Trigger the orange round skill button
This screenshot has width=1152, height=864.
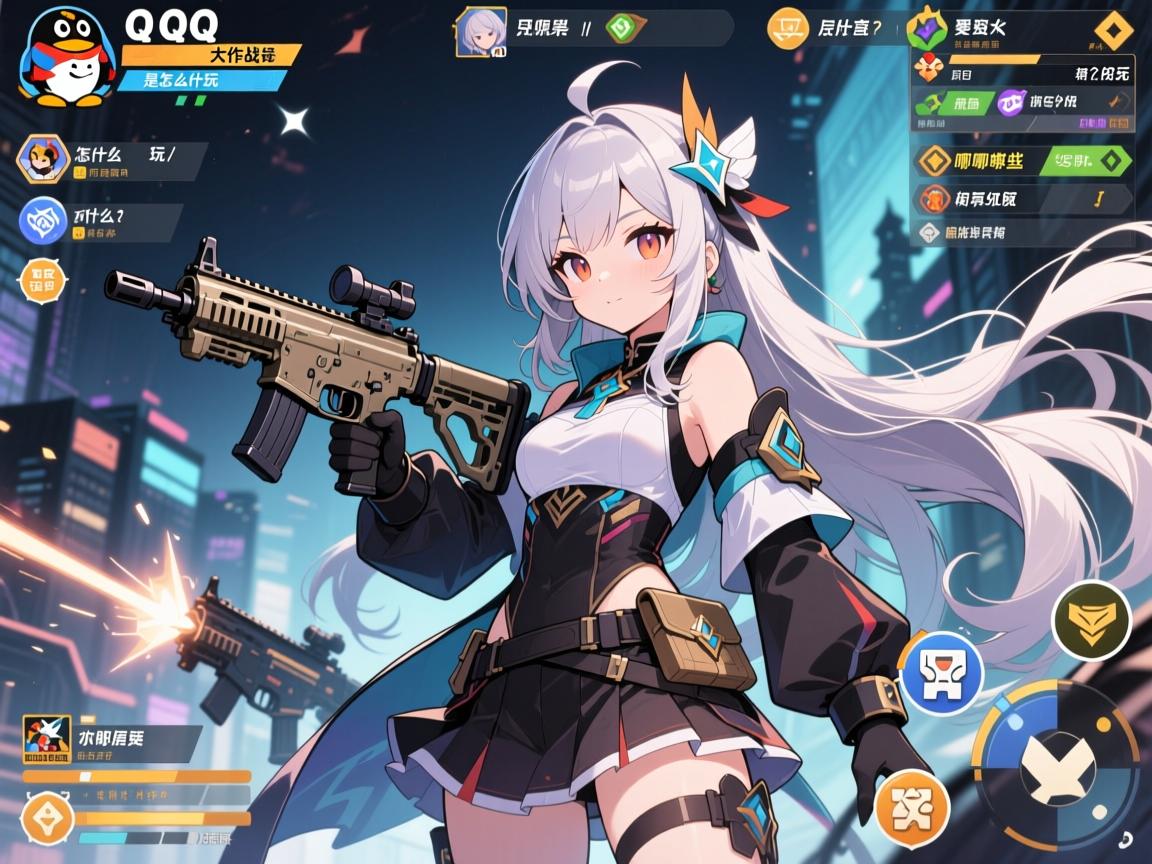tap(912, 805)
